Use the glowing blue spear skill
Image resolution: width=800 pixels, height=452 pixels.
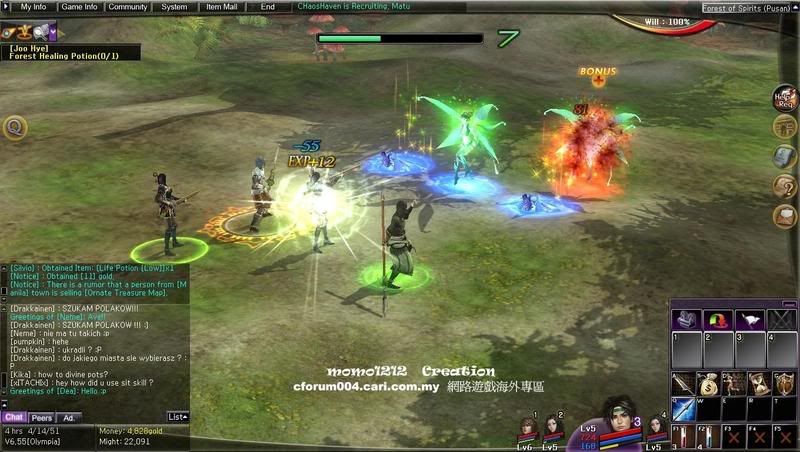(x=683, y=408)
